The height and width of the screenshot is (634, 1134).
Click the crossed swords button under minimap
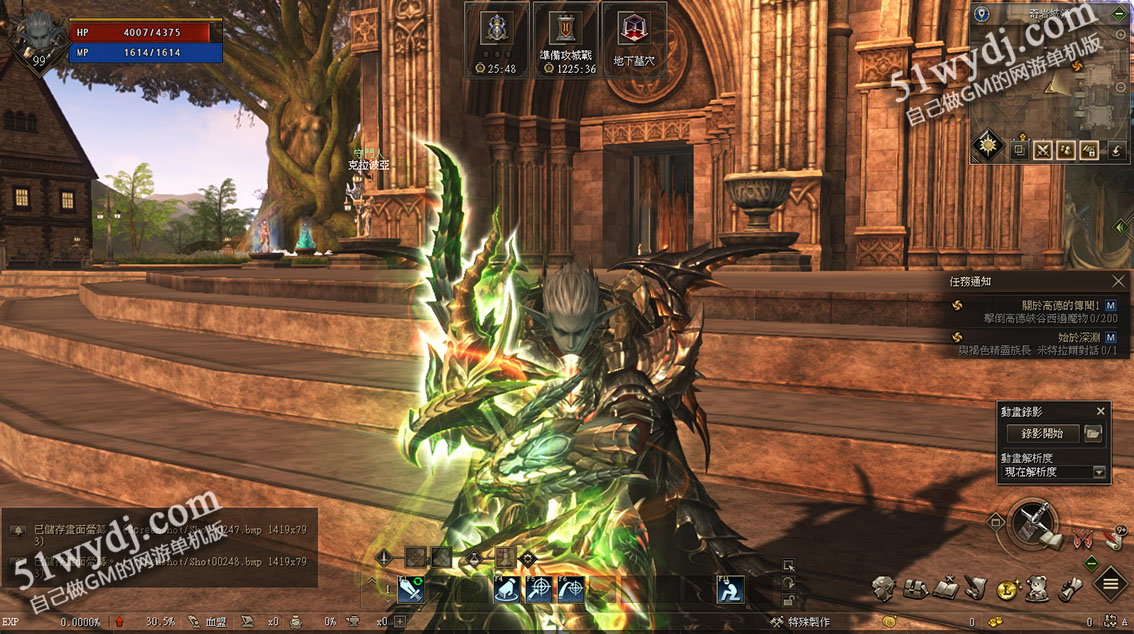pyautogui.click(x=1043, y=150)
